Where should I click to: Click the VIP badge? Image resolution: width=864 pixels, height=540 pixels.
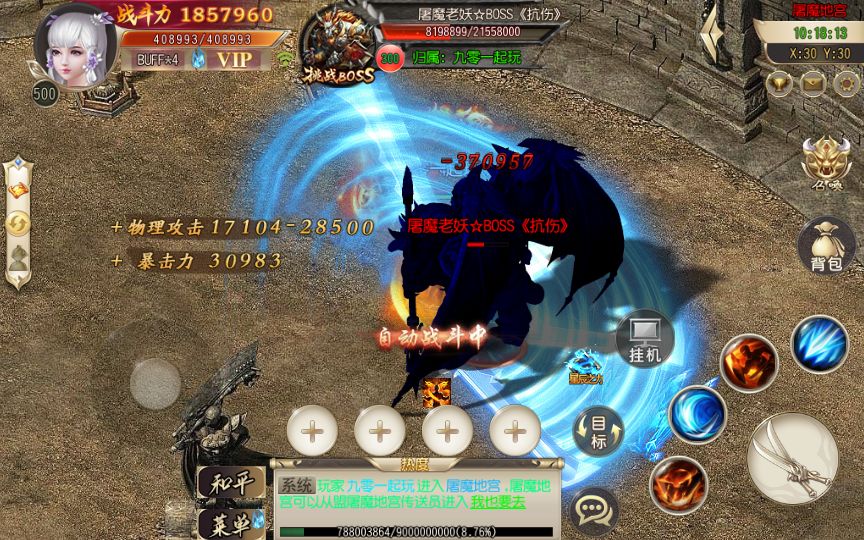pos(235,59)
